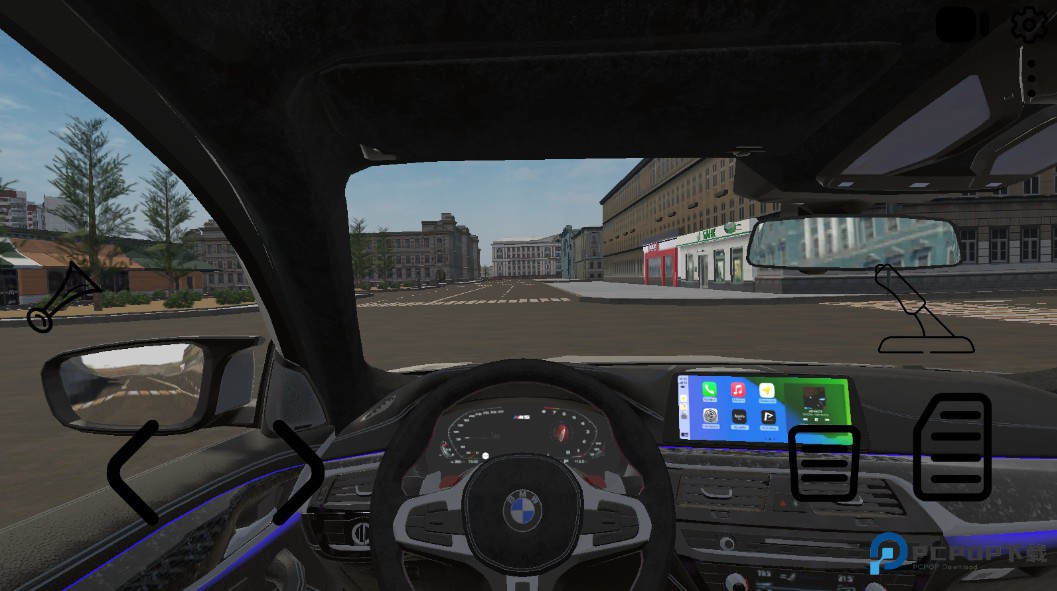The height and width of the screenshot is (591, 1057).
Task: Switch view with the camera icon
Action: 961,26
